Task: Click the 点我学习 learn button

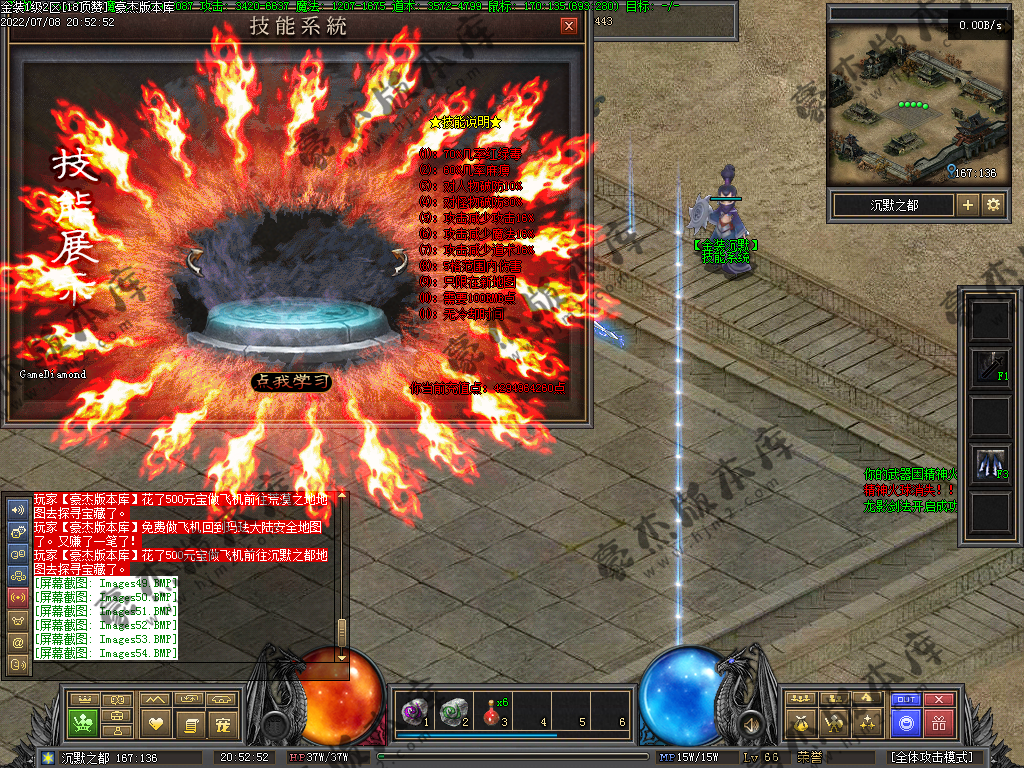Action: click(x=291, y=381)
